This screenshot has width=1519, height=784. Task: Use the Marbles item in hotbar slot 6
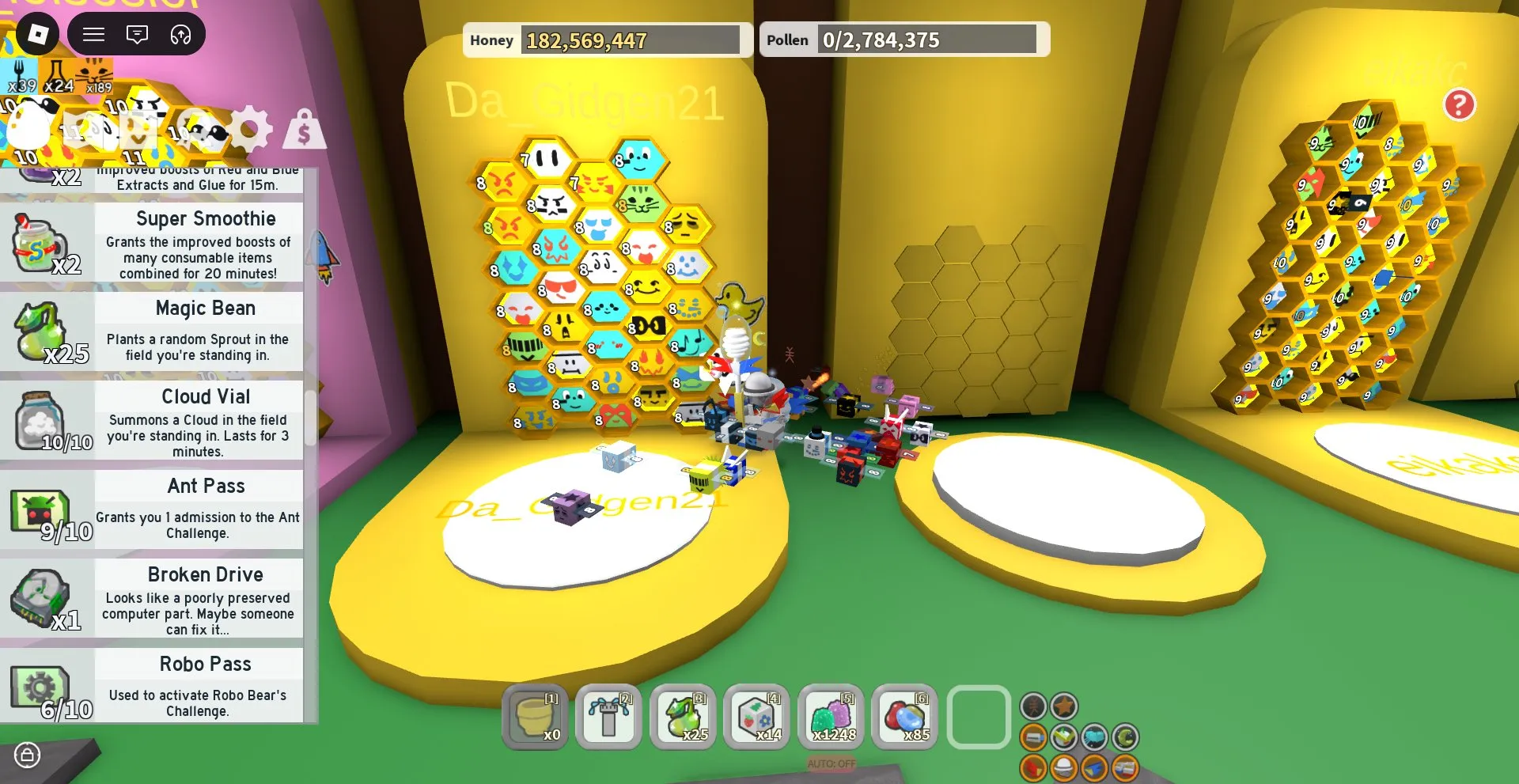(x=904, y=716)
